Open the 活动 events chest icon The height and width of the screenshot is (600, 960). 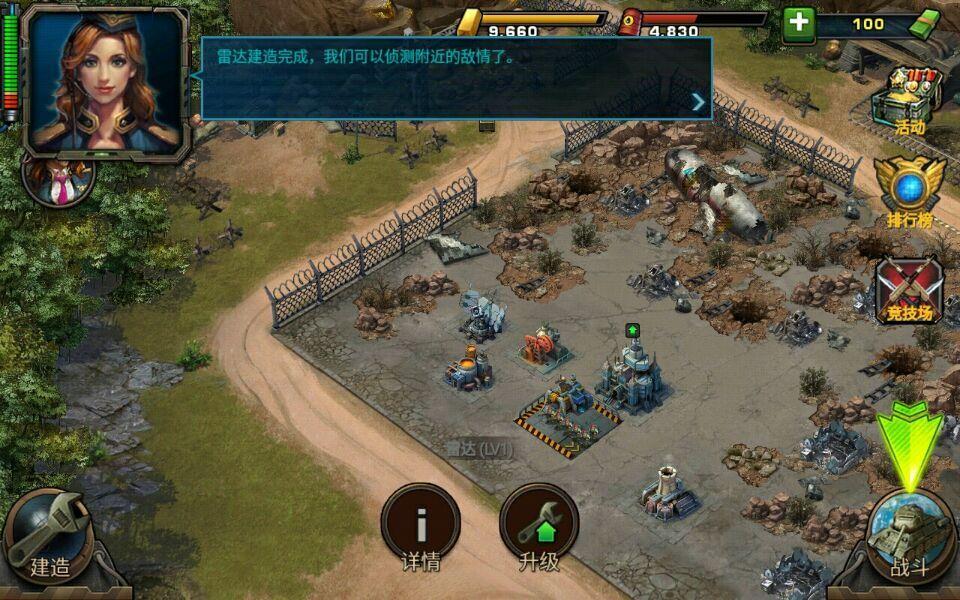click(x=908, y=100)
